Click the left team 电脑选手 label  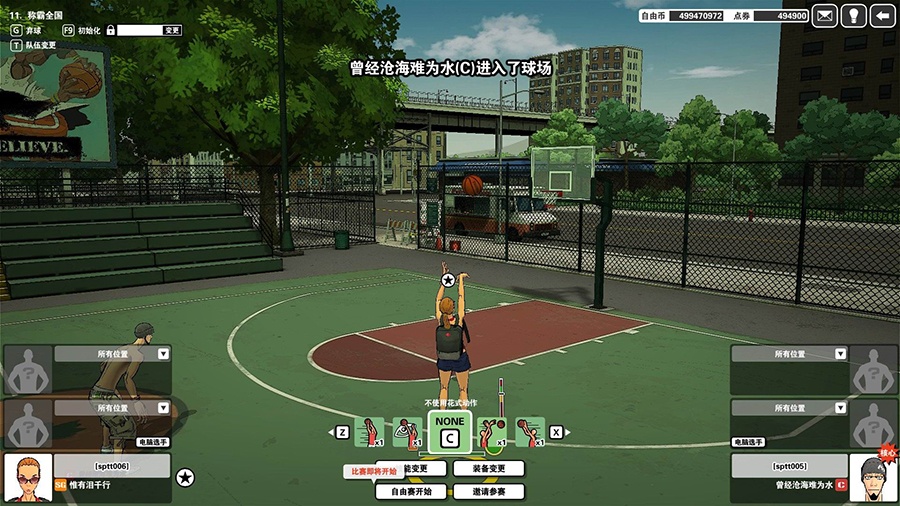click(153, 441)
